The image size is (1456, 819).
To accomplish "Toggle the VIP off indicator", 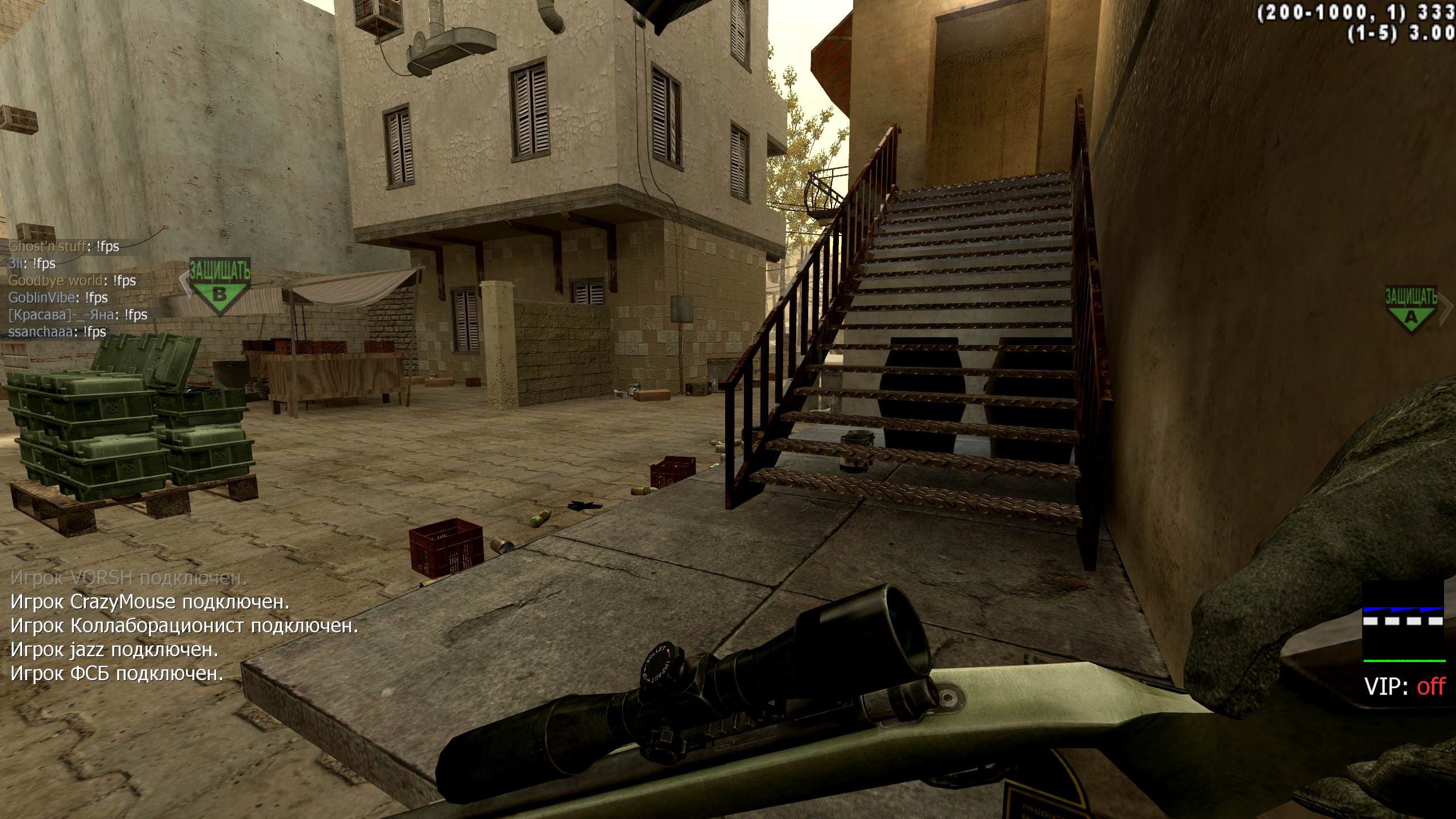I will (x=1404, y=686).
